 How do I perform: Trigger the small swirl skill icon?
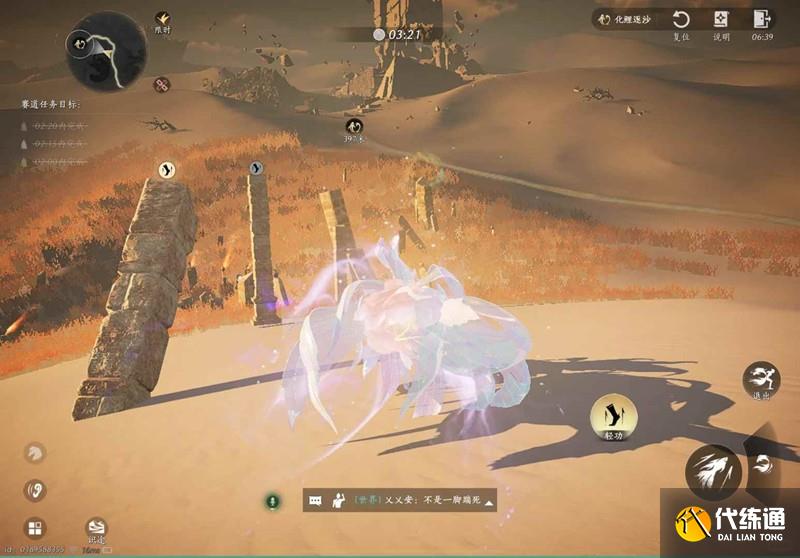click(765, 463)
